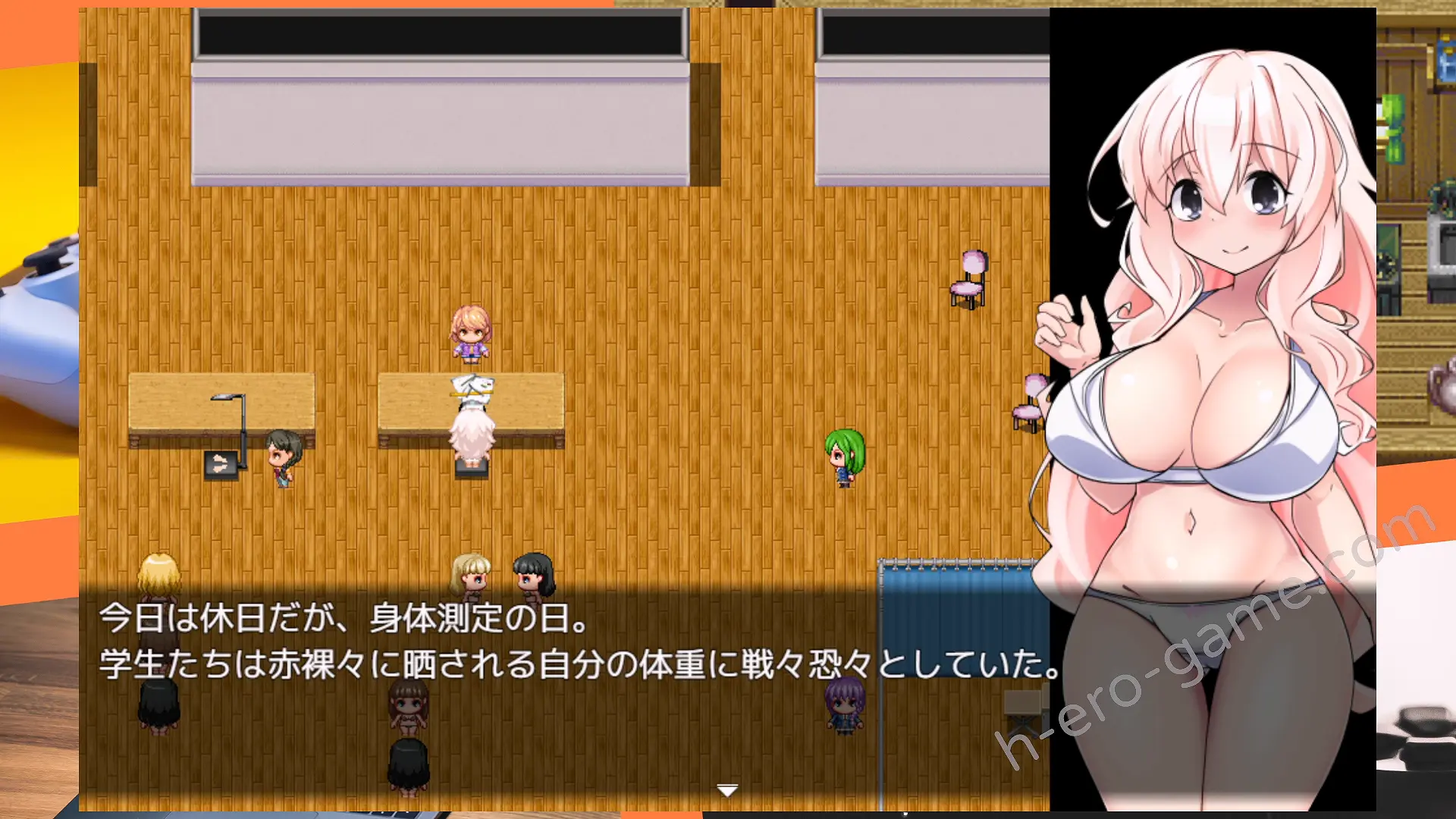Advance dialogue with the white continue arrow
Screen dimensions: 1456x819
click(x=727, y=791)
